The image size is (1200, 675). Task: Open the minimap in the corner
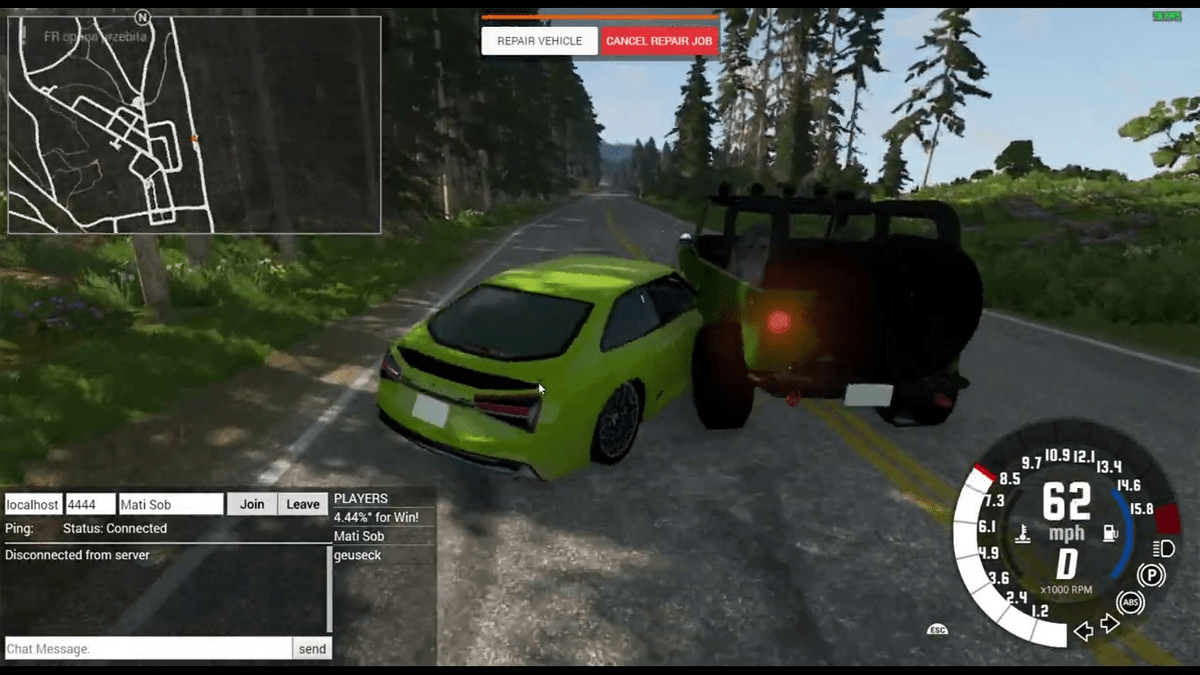coord(194,125)
